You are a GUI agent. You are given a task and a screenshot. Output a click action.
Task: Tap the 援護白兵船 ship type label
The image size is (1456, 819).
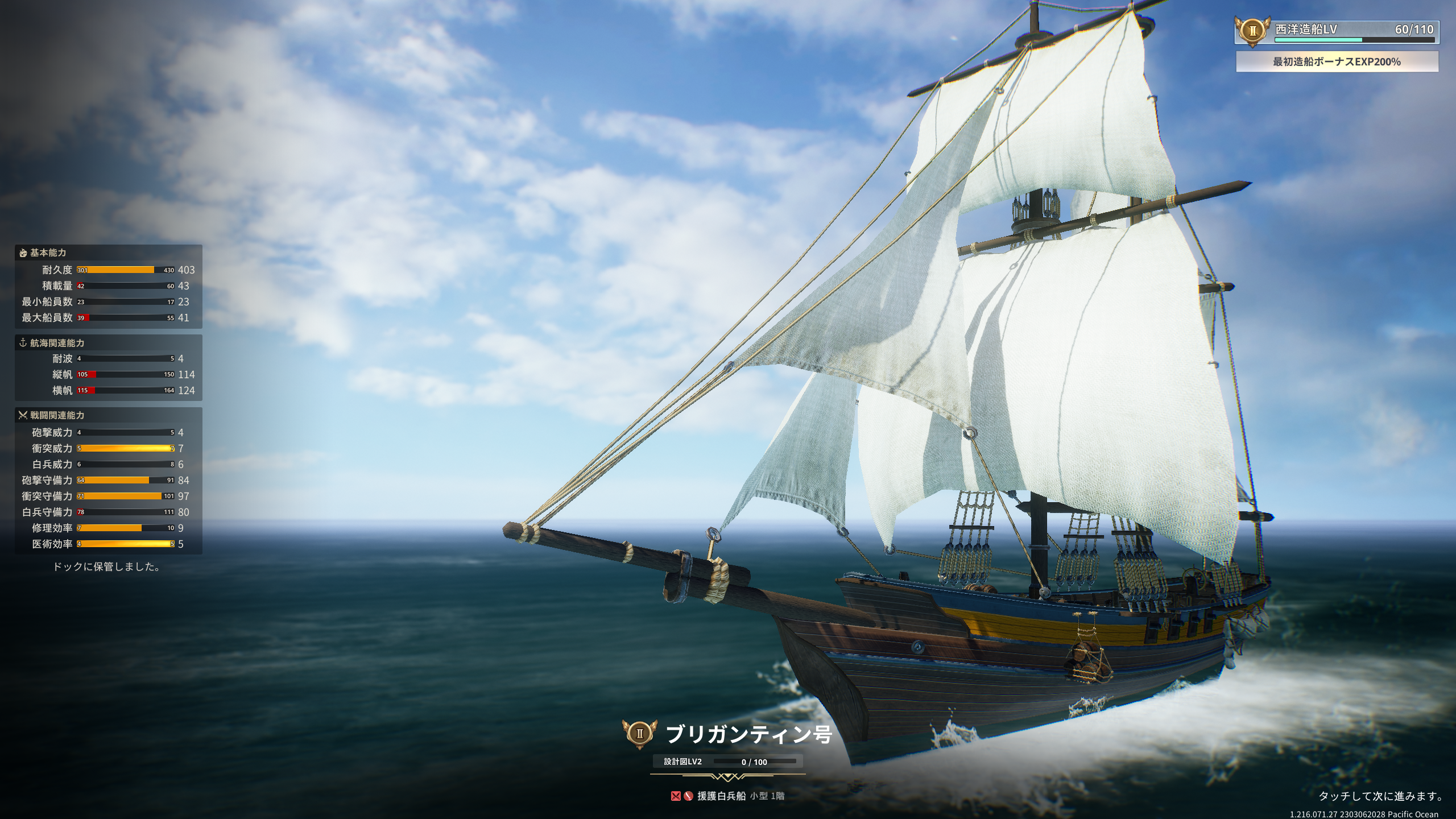tap(721, 796)
